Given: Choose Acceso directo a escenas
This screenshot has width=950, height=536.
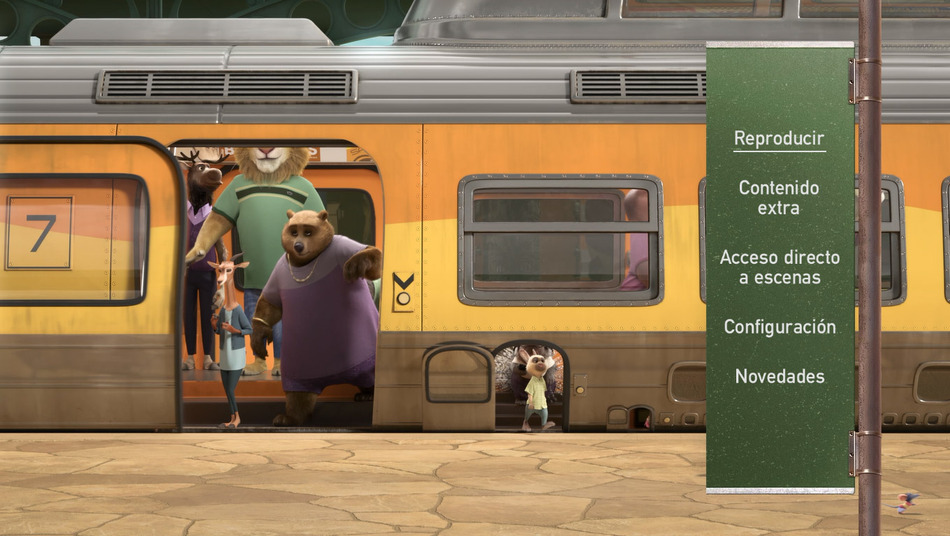Looking at the screenshot, I should click(x=779, y=267).
